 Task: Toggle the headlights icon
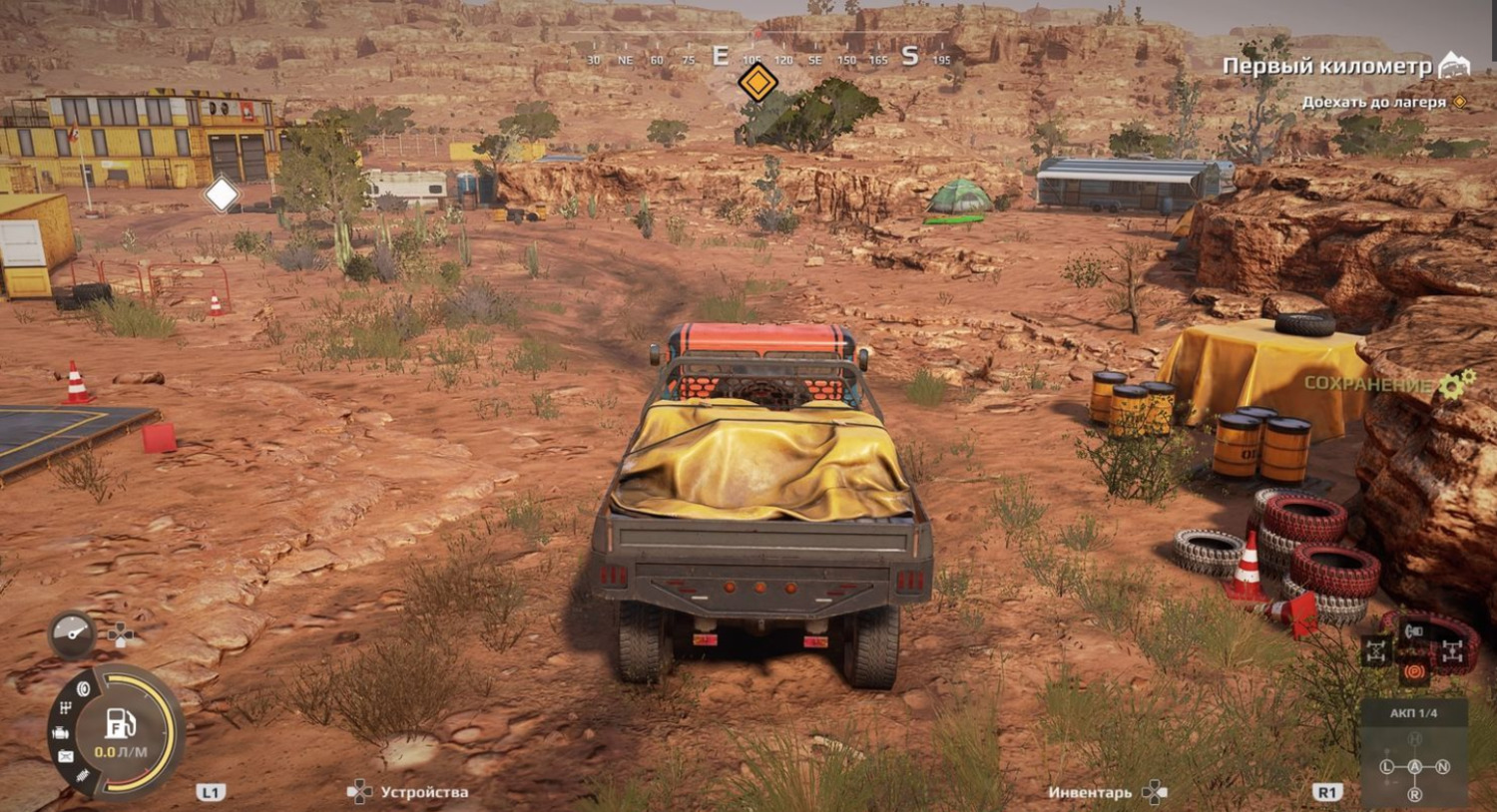click(x=1413, y=630)
